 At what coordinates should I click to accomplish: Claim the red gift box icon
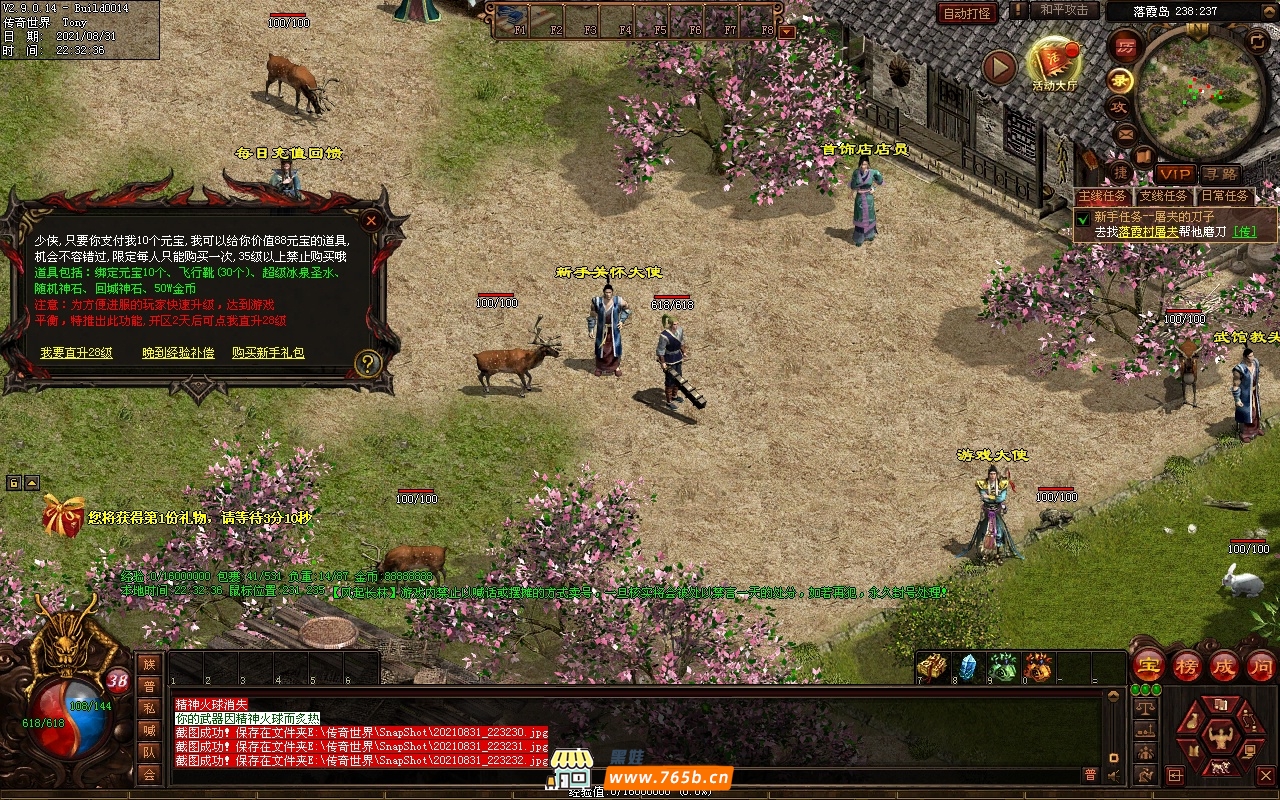(63, 517)
